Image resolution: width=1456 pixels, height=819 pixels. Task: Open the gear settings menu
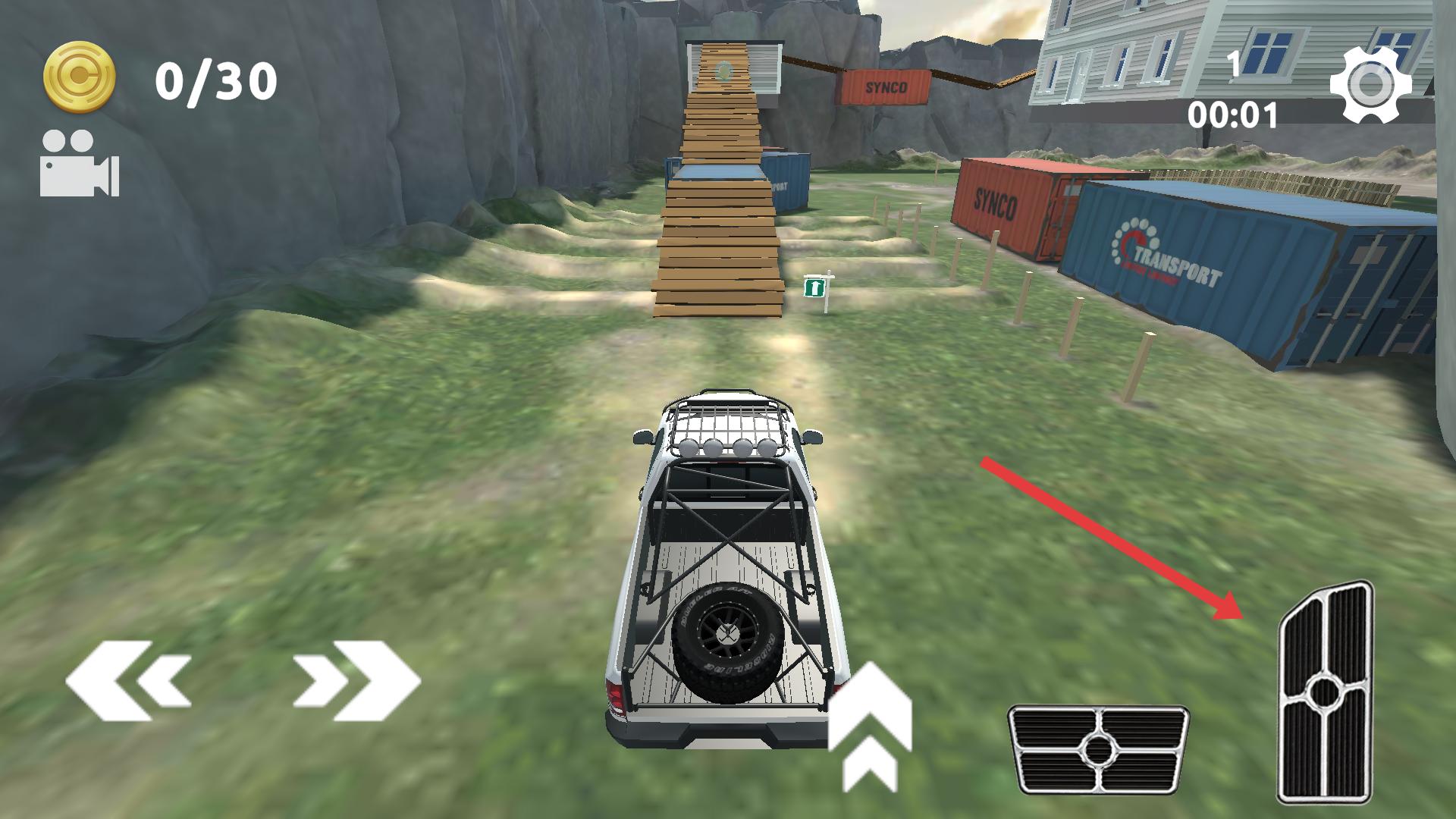[1370, 85]
